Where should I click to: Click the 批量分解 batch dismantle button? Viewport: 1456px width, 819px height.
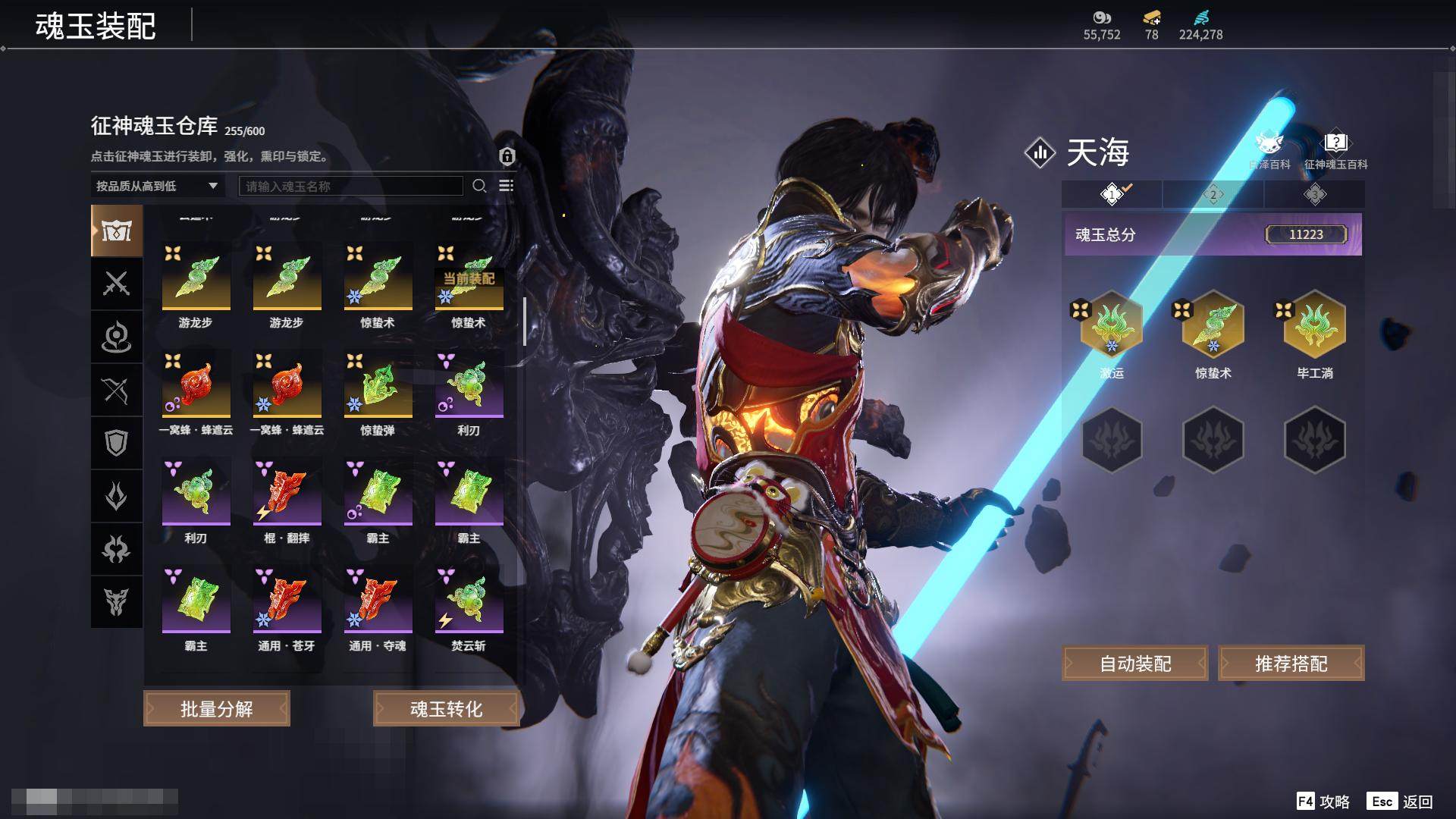point(216,708)
